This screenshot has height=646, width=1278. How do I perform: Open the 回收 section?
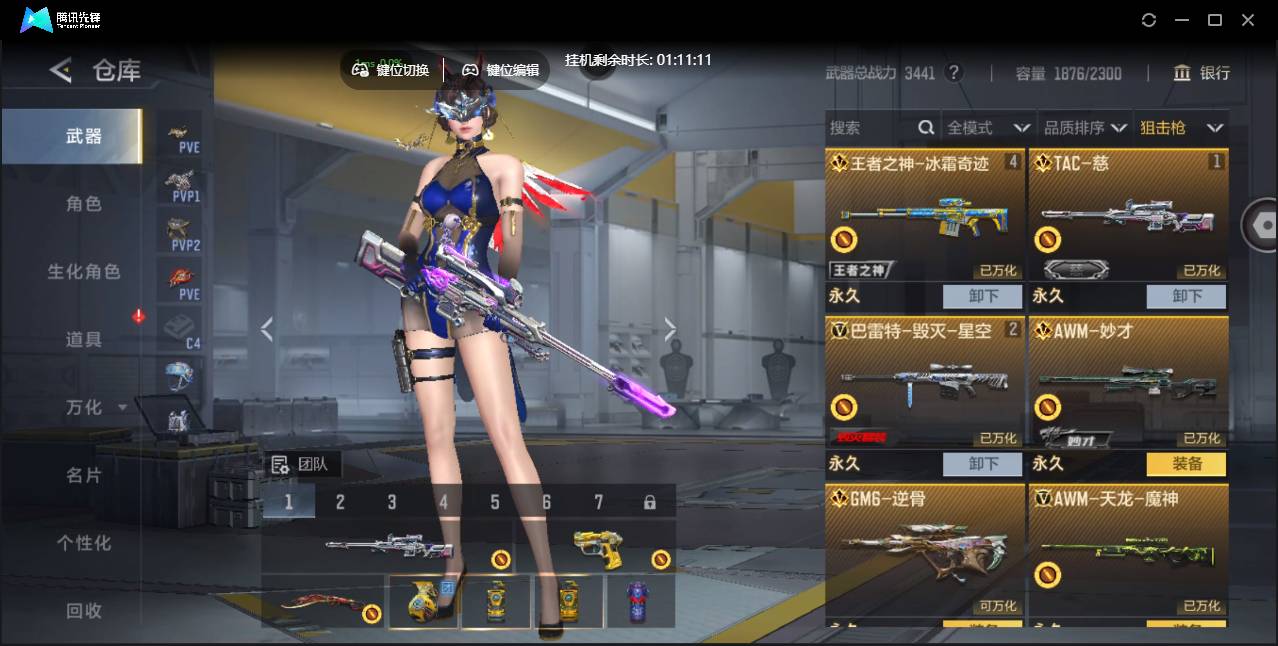tap(84, 611)
